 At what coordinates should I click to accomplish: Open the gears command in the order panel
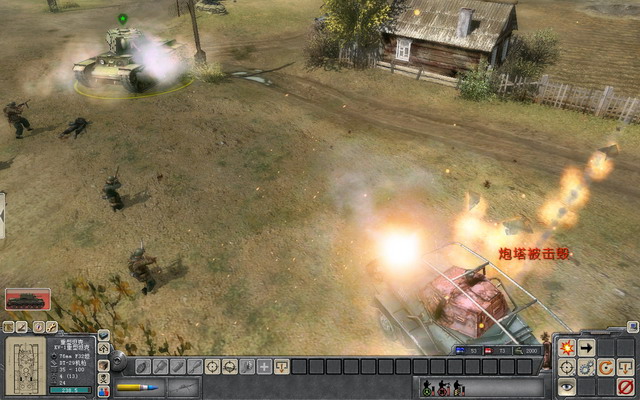pos(586,367)
